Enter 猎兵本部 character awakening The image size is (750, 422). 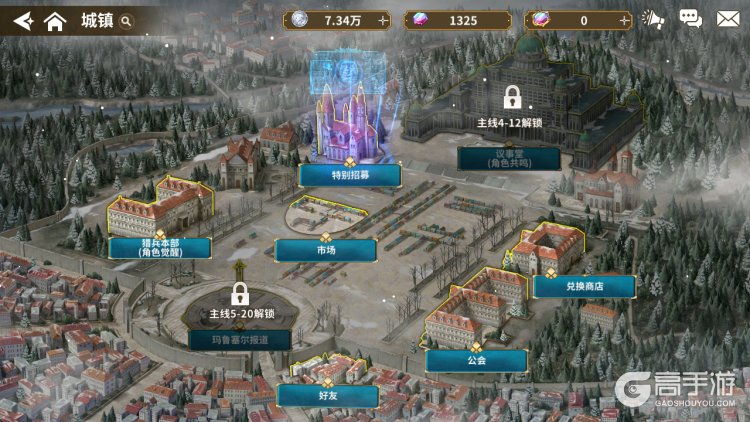click(161, 248)
